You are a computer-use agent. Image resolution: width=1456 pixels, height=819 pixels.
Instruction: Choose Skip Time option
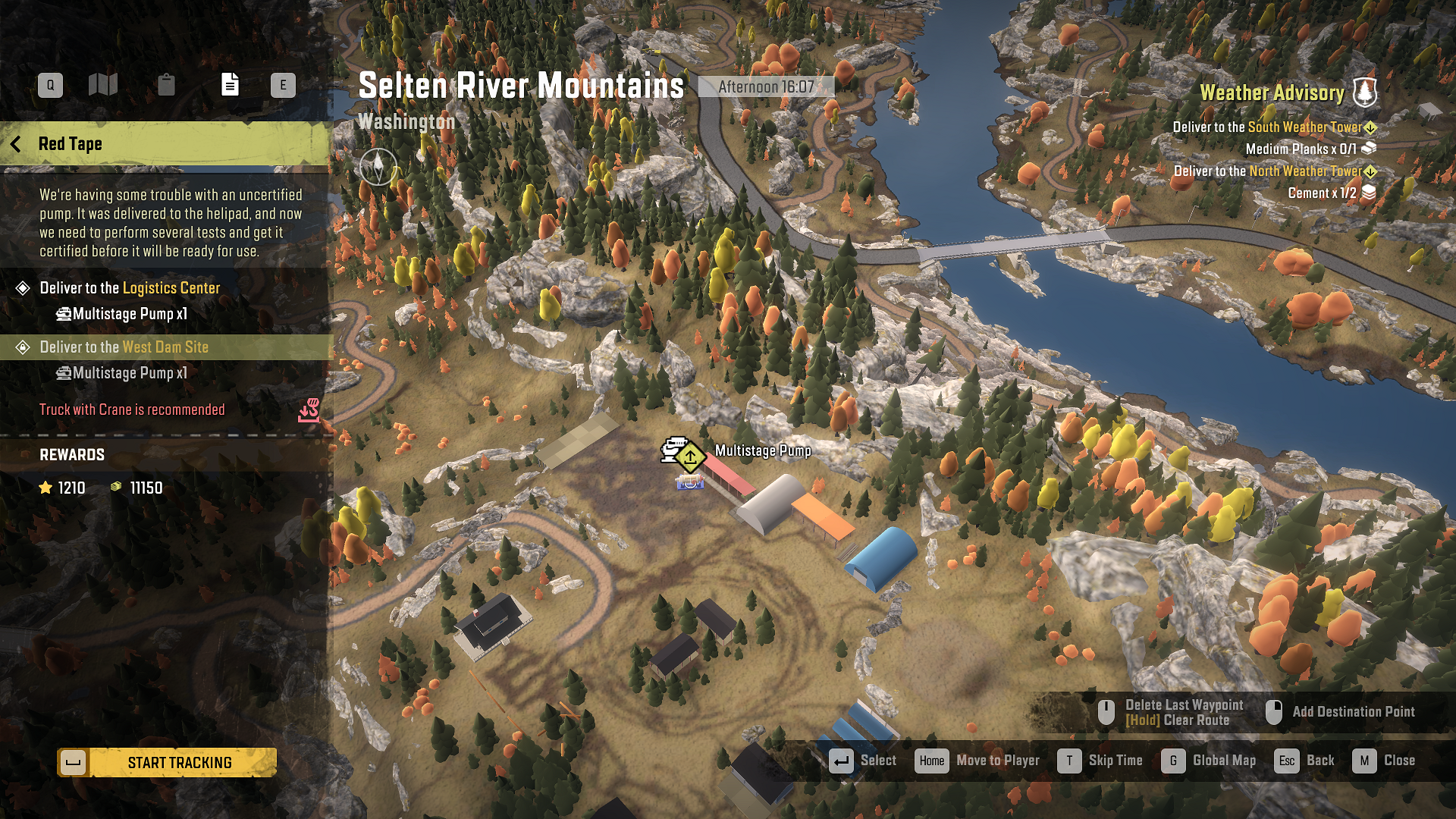[1100, 761]
